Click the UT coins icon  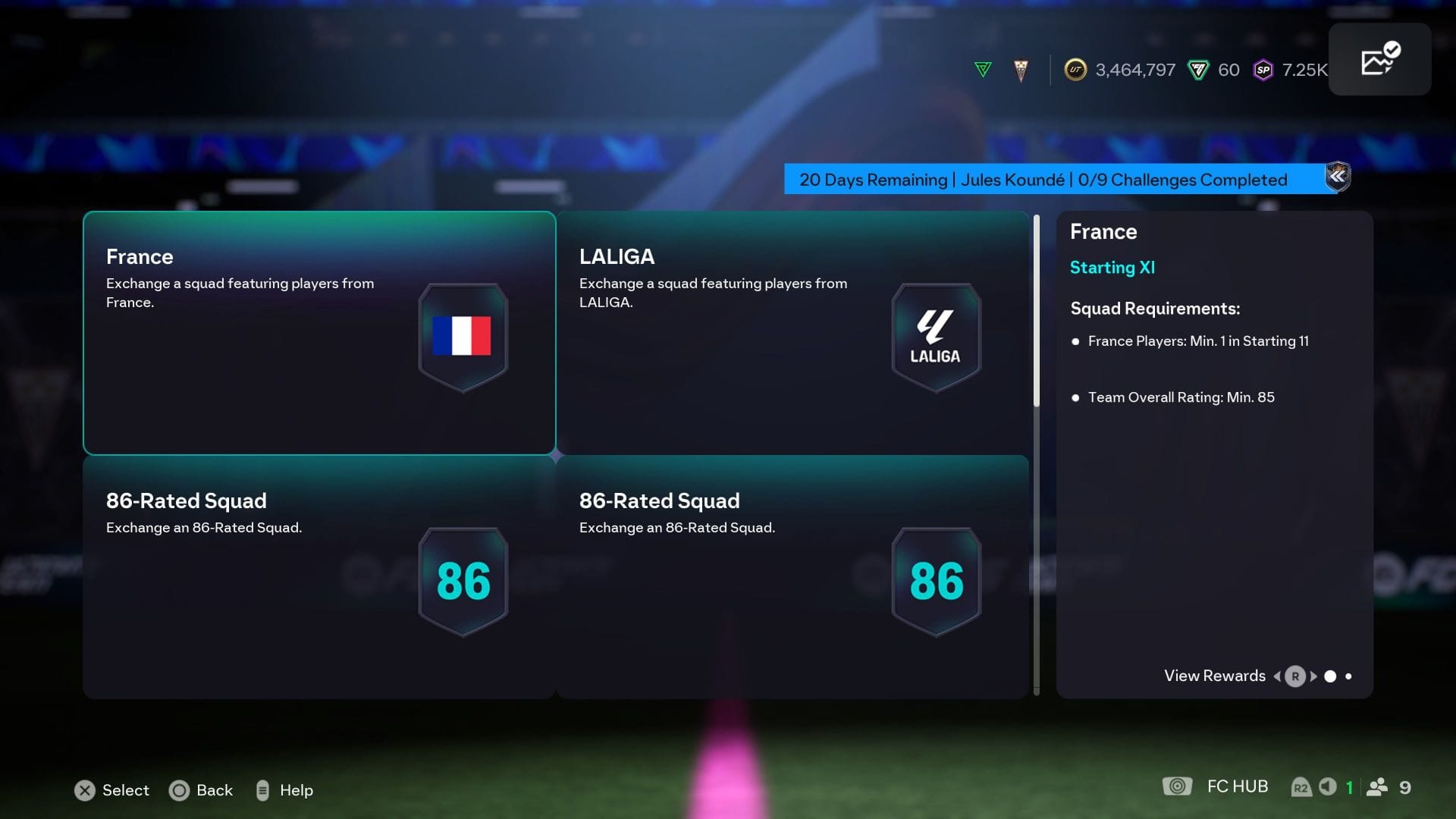(1077, 70)
